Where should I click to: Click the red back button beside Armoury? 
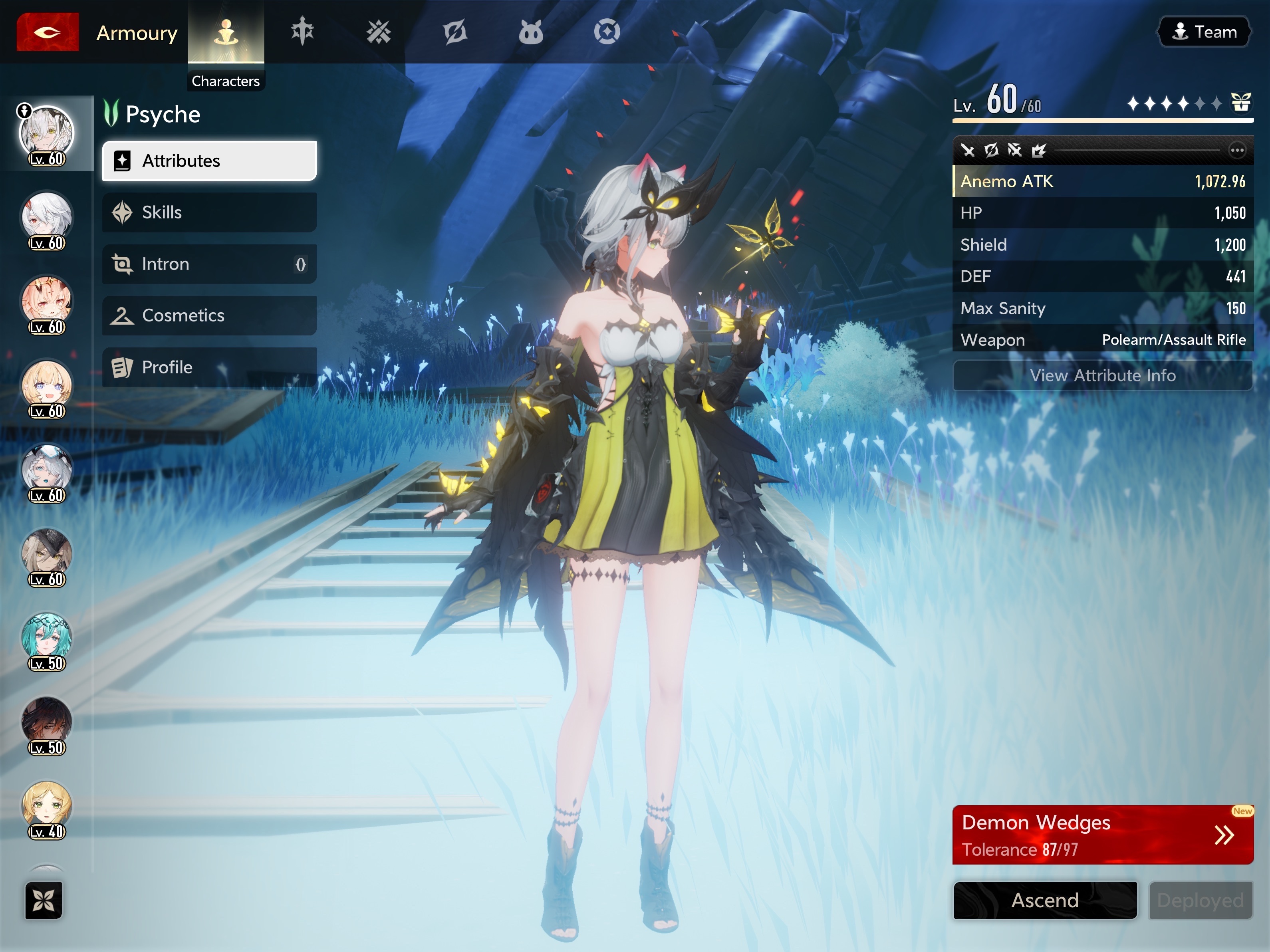pyautogui.click(x=47, y=32)
